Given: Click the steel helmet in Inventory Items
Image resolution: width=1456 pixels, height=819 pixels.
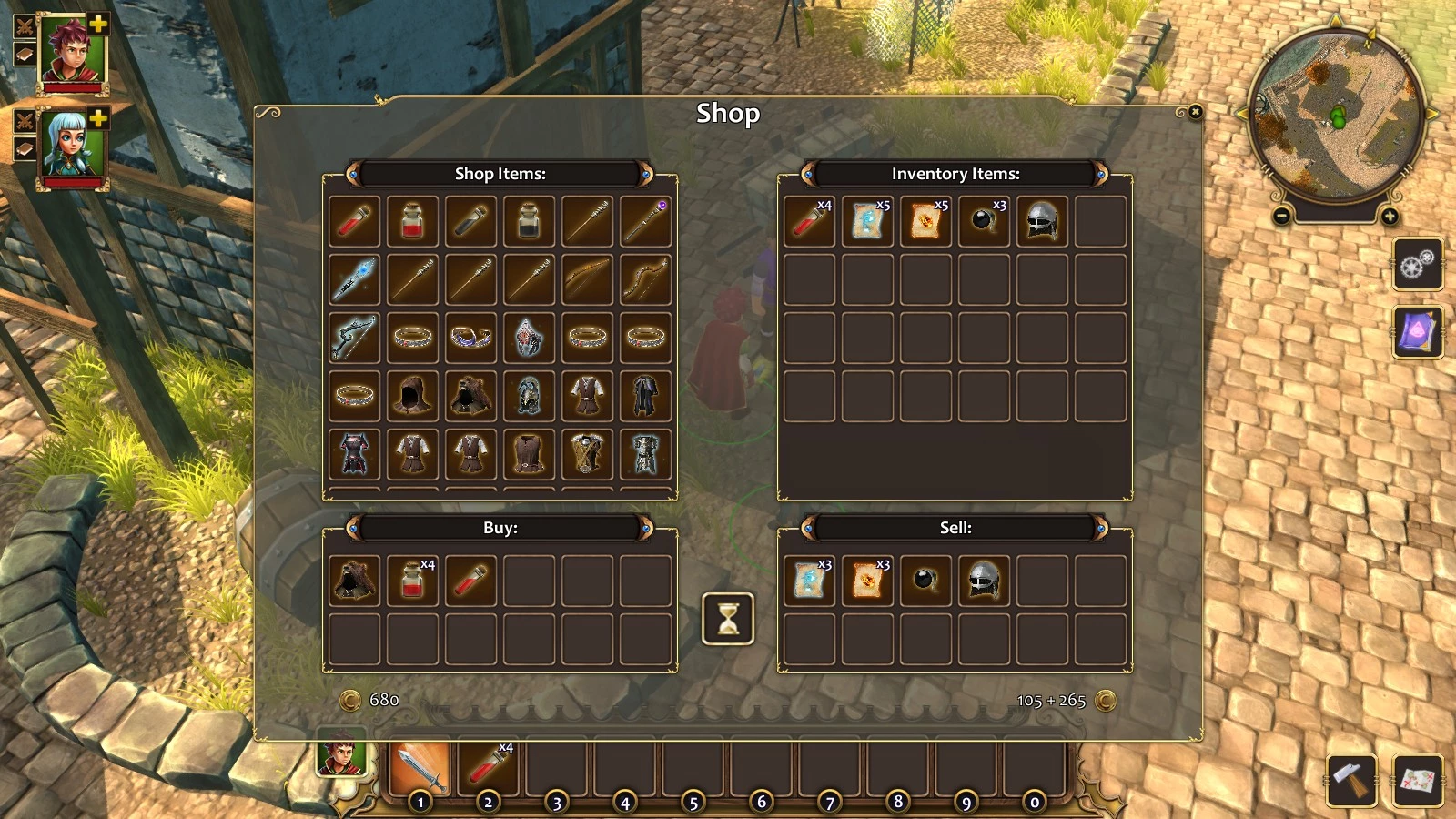Looking at the screenshot, I should (x=1042, y=221).
